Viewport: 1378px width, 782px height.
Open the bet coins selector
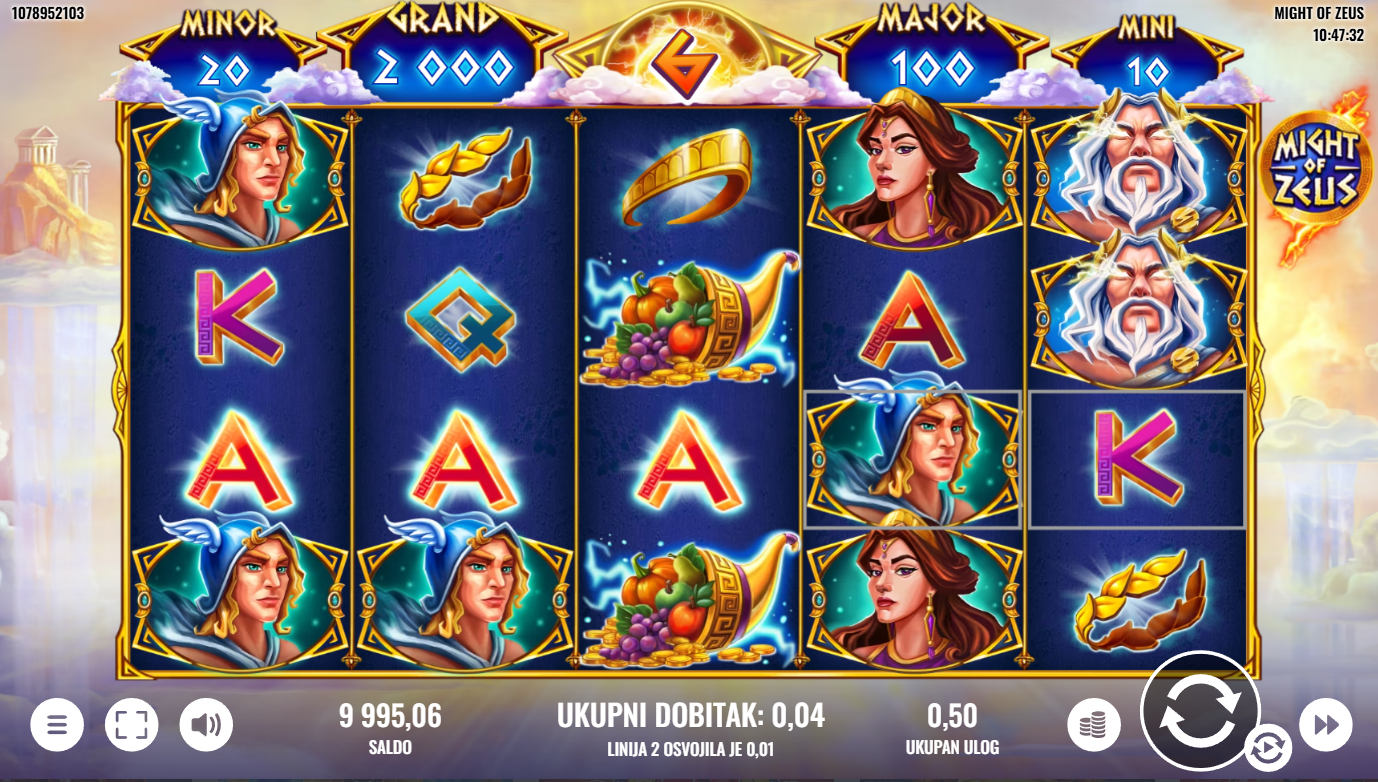1093,725
